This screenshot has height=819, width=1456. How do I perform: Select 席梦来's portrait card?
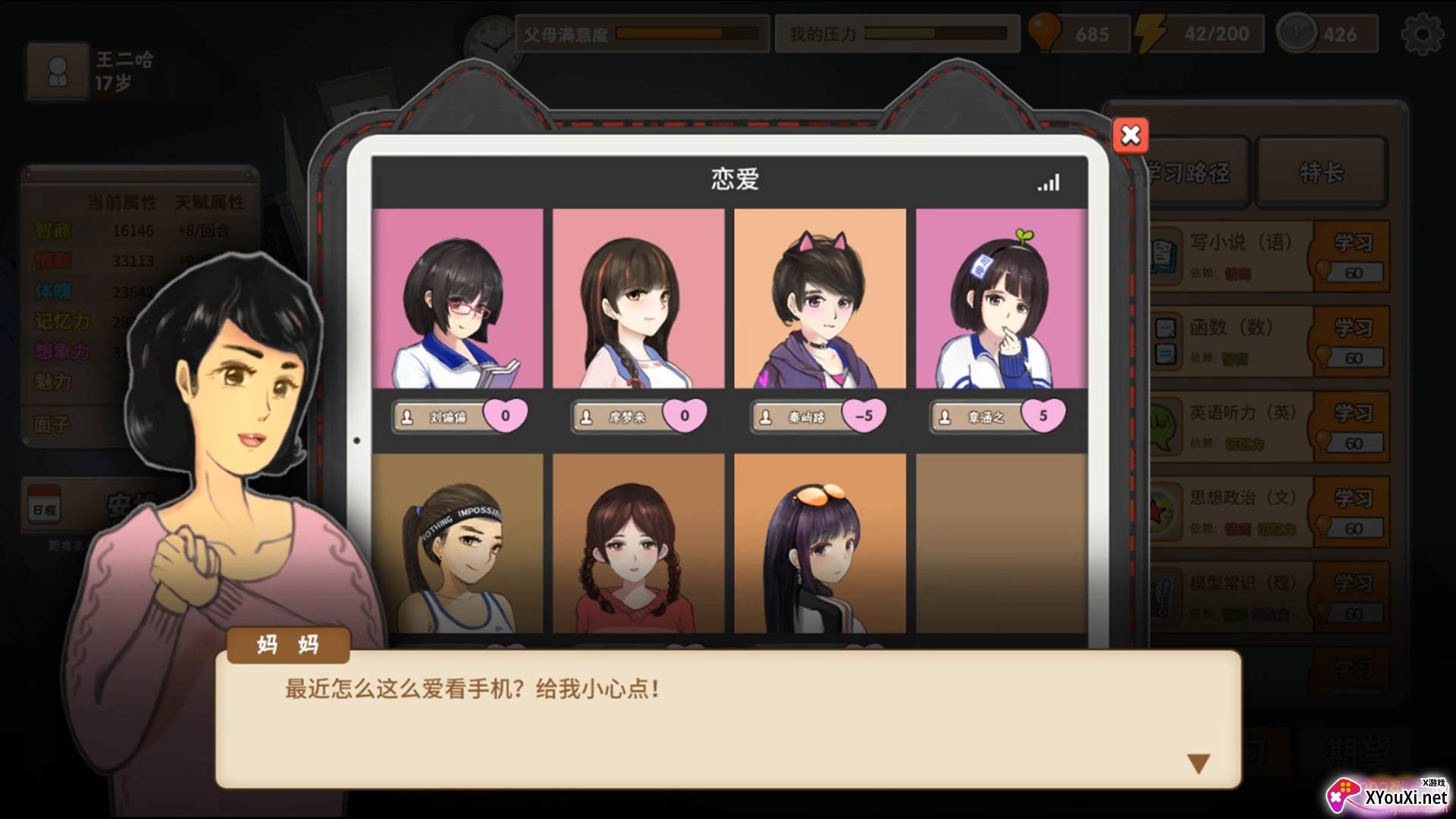(641, 300)
